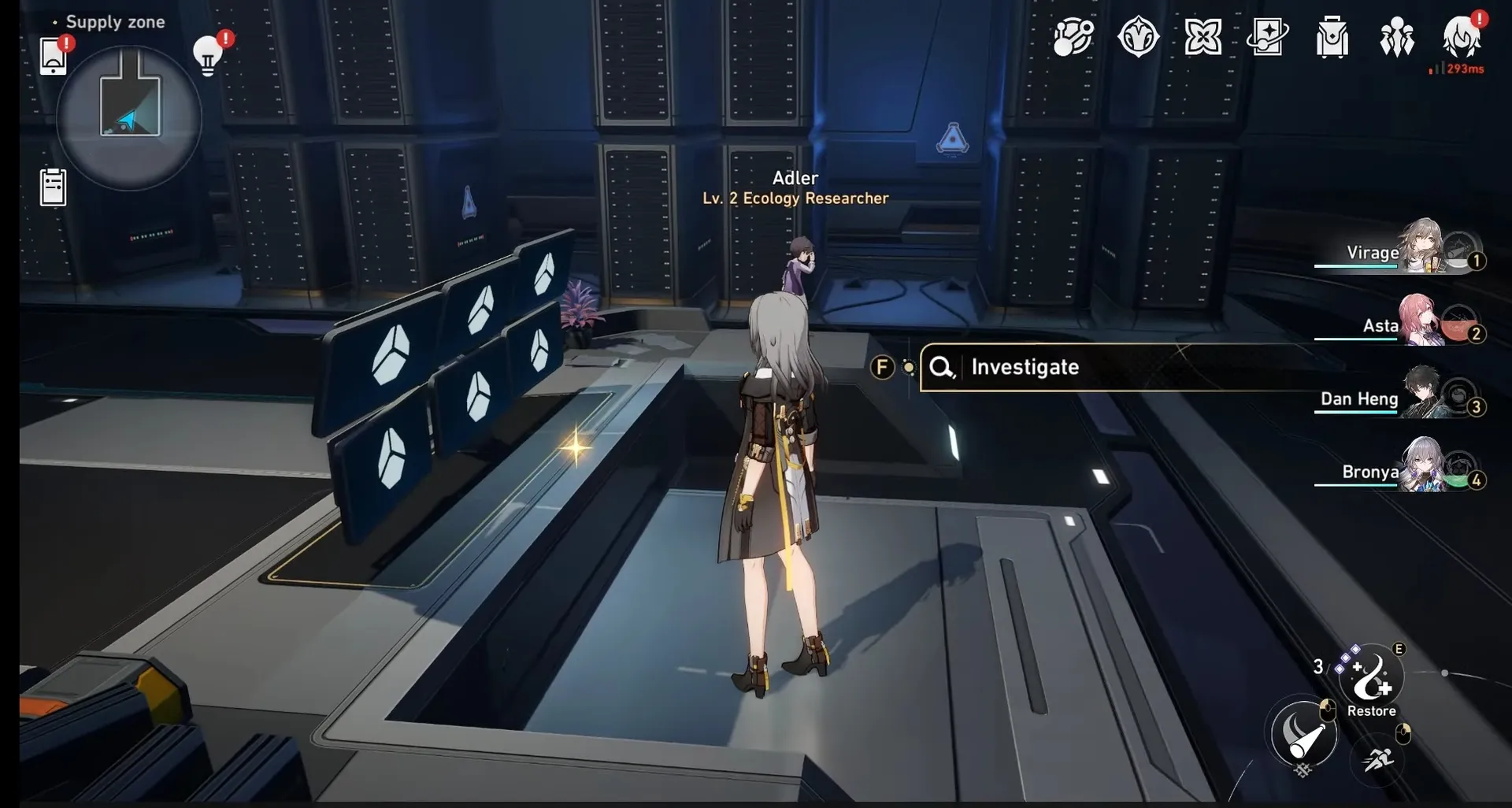The height and width of the screenshot is (808, 1512).
Task: Open the Warp star-card icon
Action: 1267,37
